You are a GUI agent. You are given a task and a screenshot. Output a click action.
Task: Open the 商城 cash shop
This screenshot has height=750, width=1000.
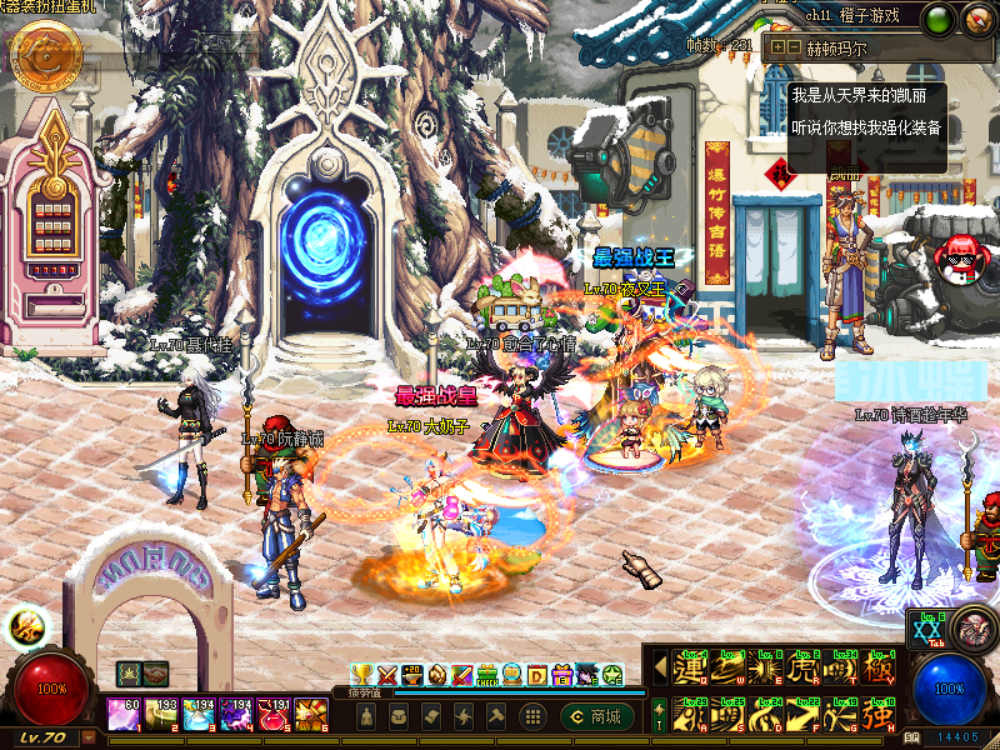pyautogui.click(x=597, y=716)
